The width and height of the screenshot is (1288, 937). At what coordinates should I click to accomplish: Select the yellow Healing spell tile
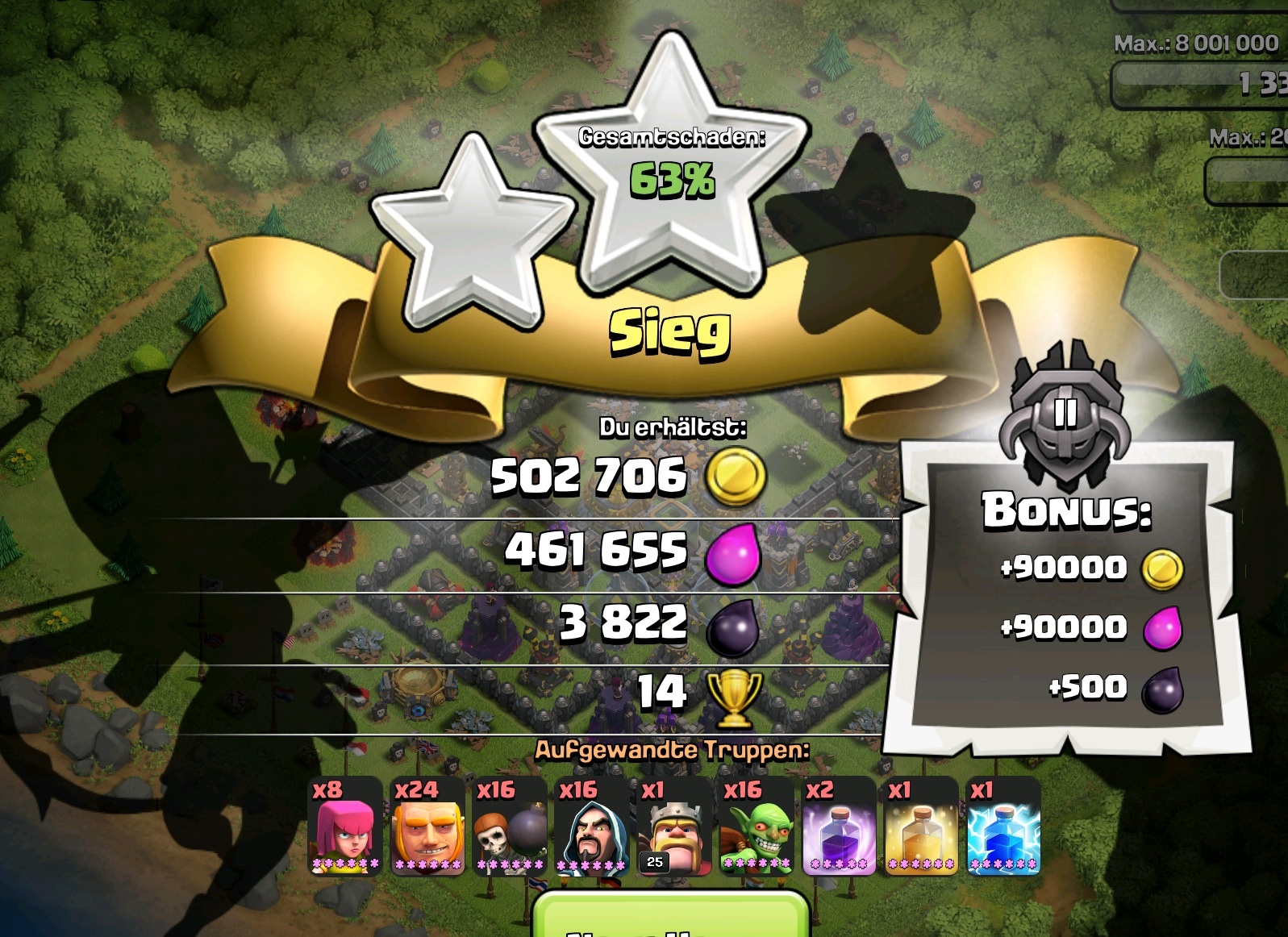(921, 827)
